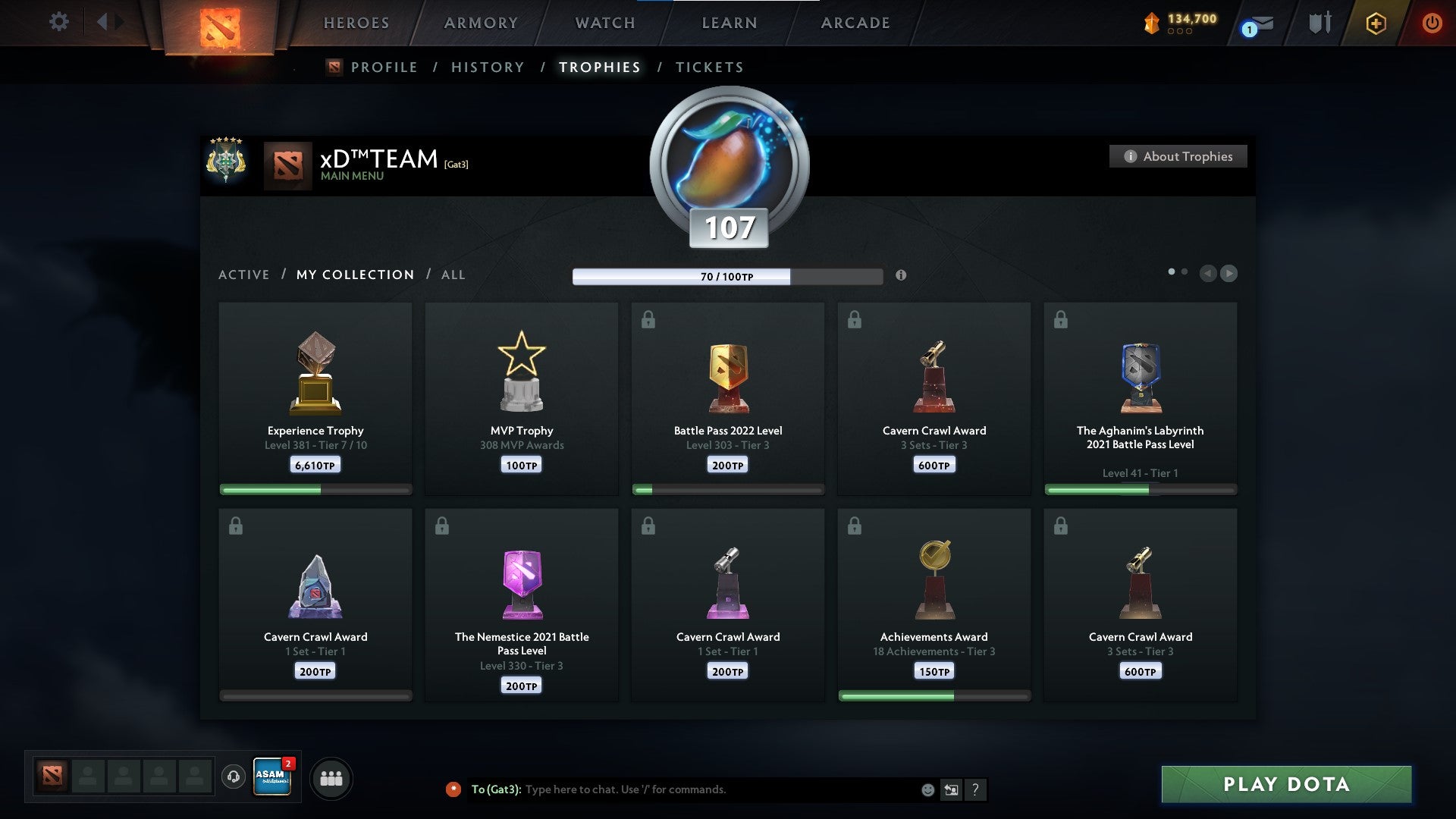The image size is (1456, 819).
Task: Open the emoticon picker in the chat bar
Action: [x=927, y=789]
